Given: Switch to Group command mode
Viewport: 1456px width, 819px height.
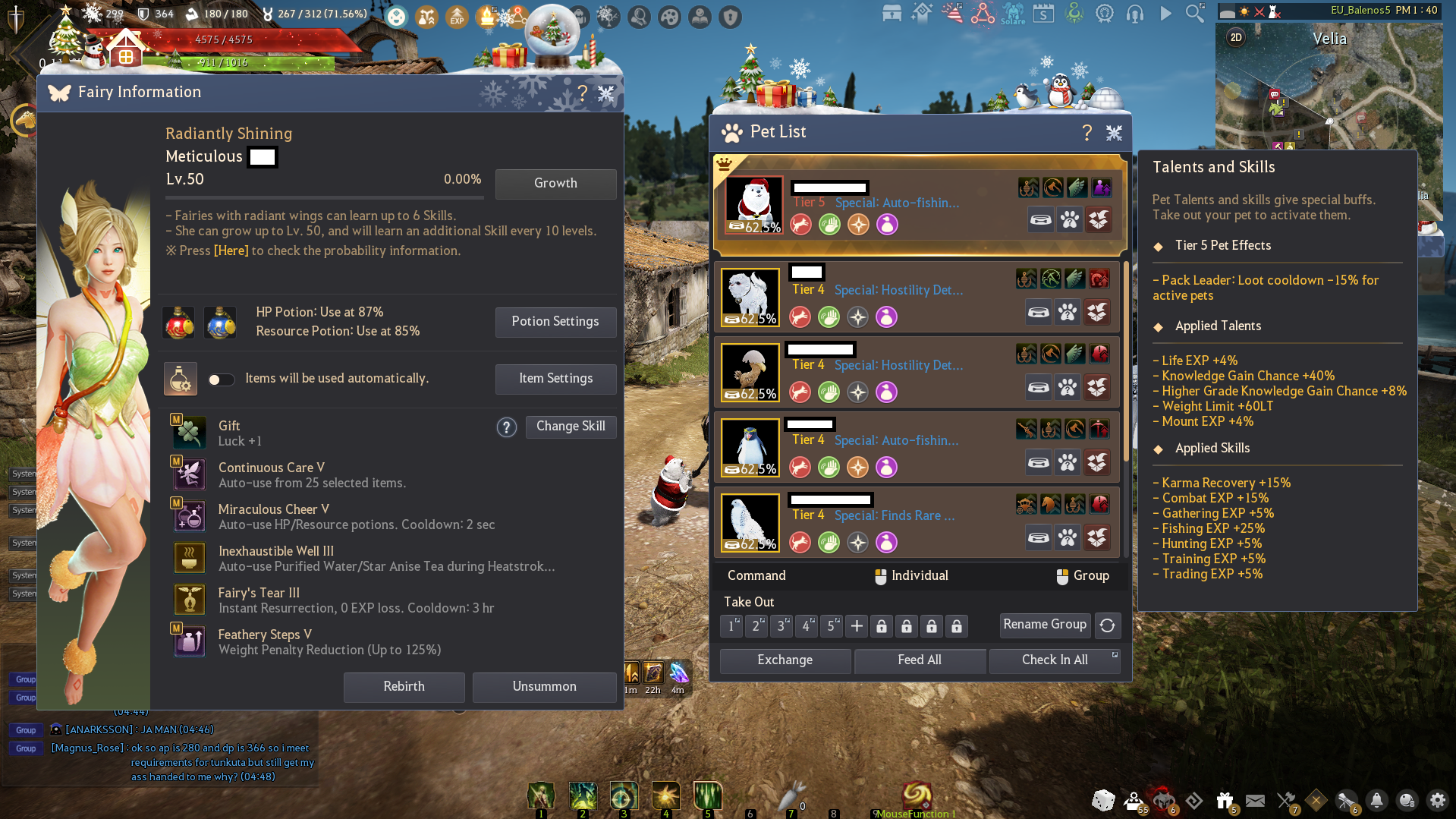Looking at the screenshot, I should 1083,575.
